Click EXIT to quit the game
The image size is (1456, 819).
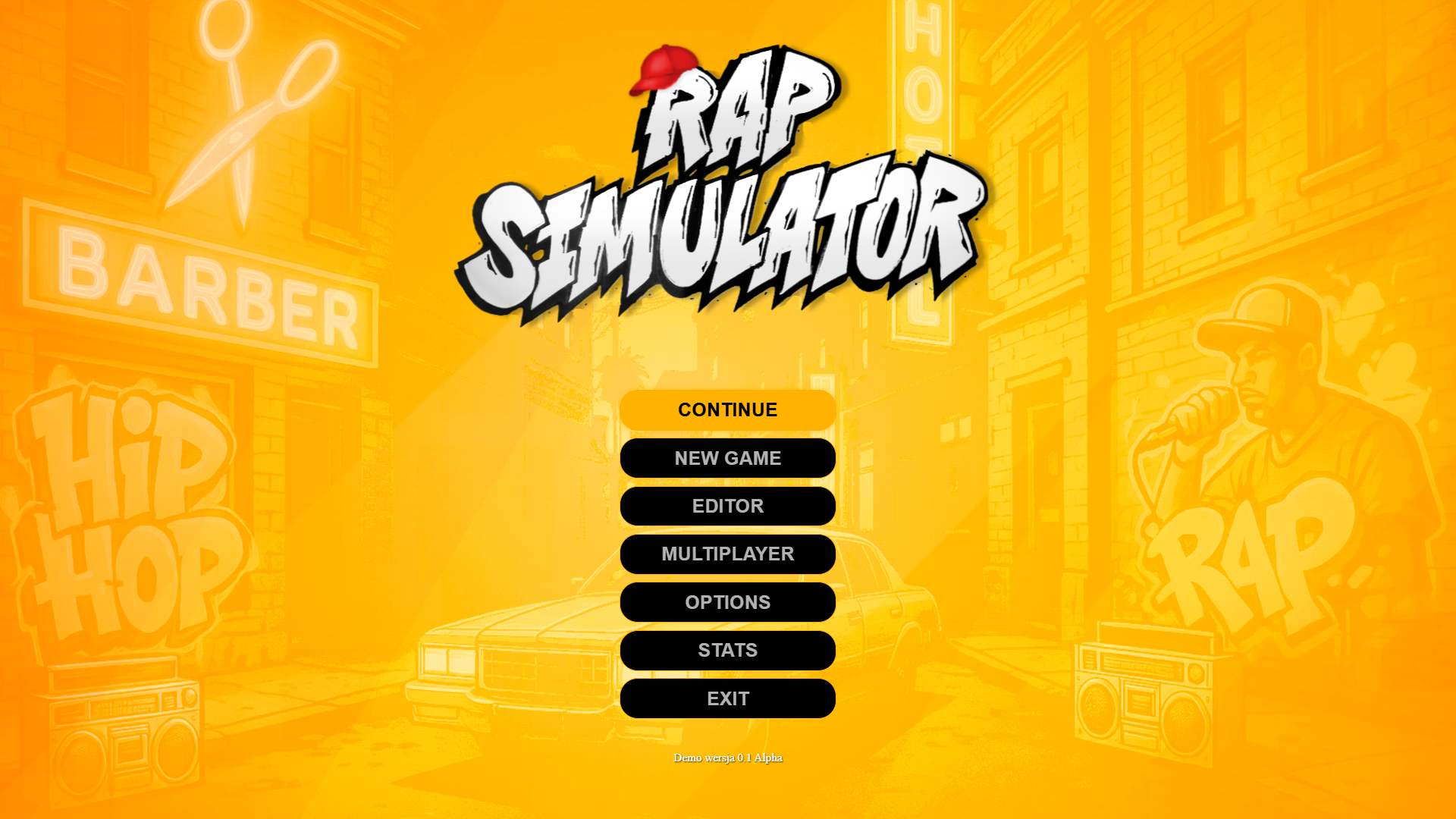(726, 698)
